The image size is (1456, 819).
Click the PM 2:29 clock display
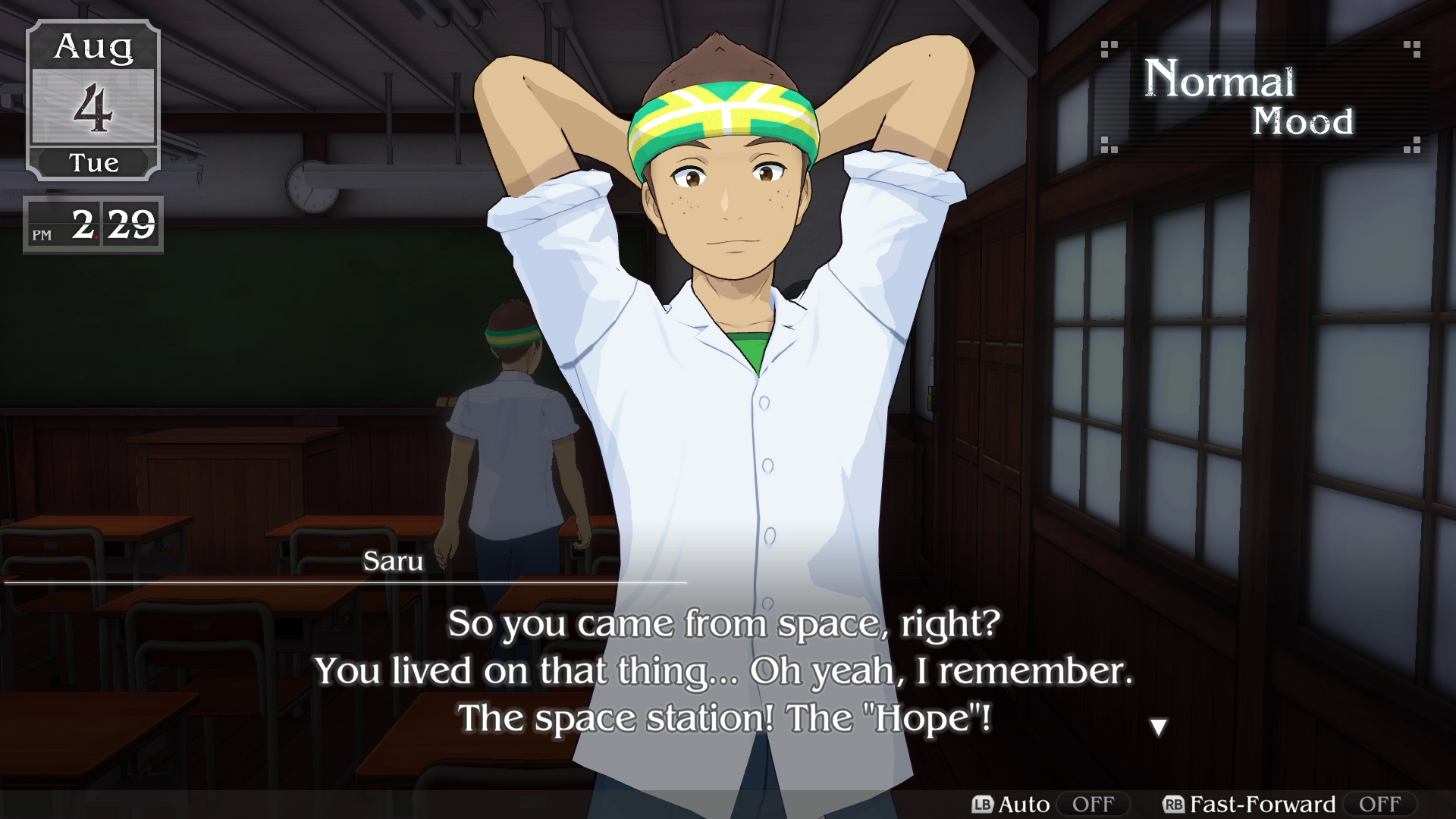click(x=95, y=224)
